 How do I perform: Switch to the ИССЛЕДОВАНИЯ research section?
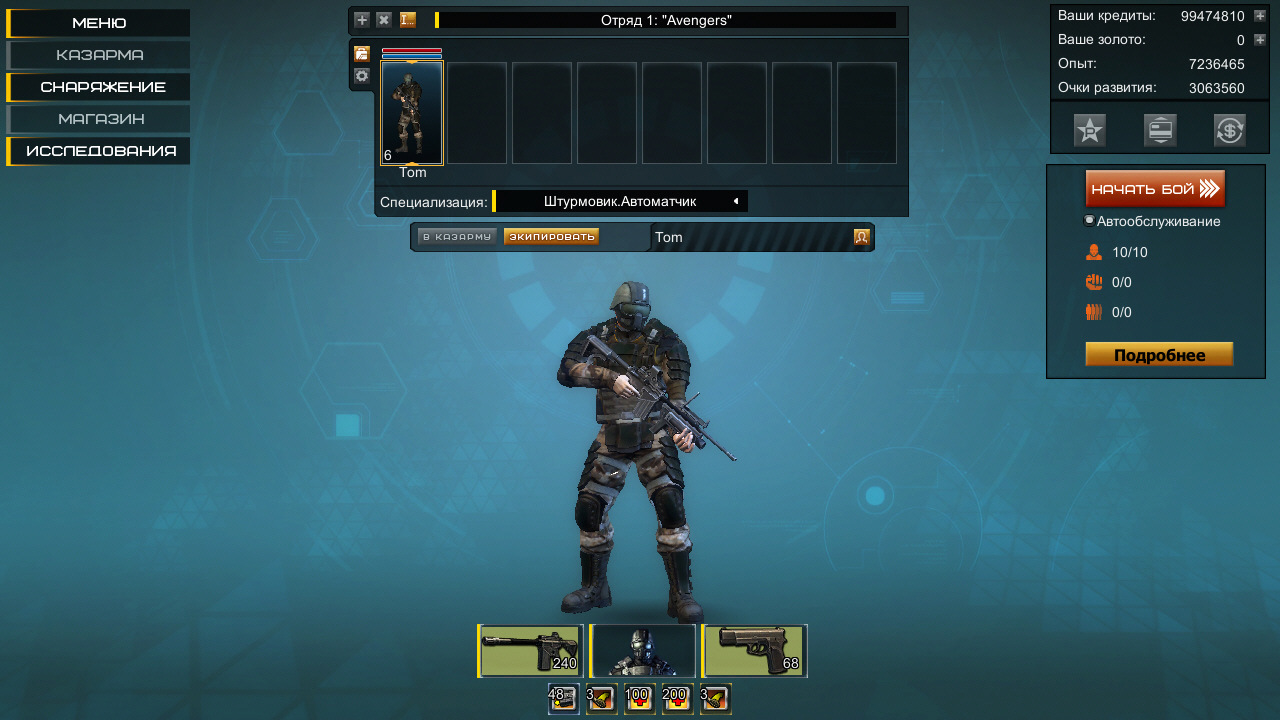(101, 151)
